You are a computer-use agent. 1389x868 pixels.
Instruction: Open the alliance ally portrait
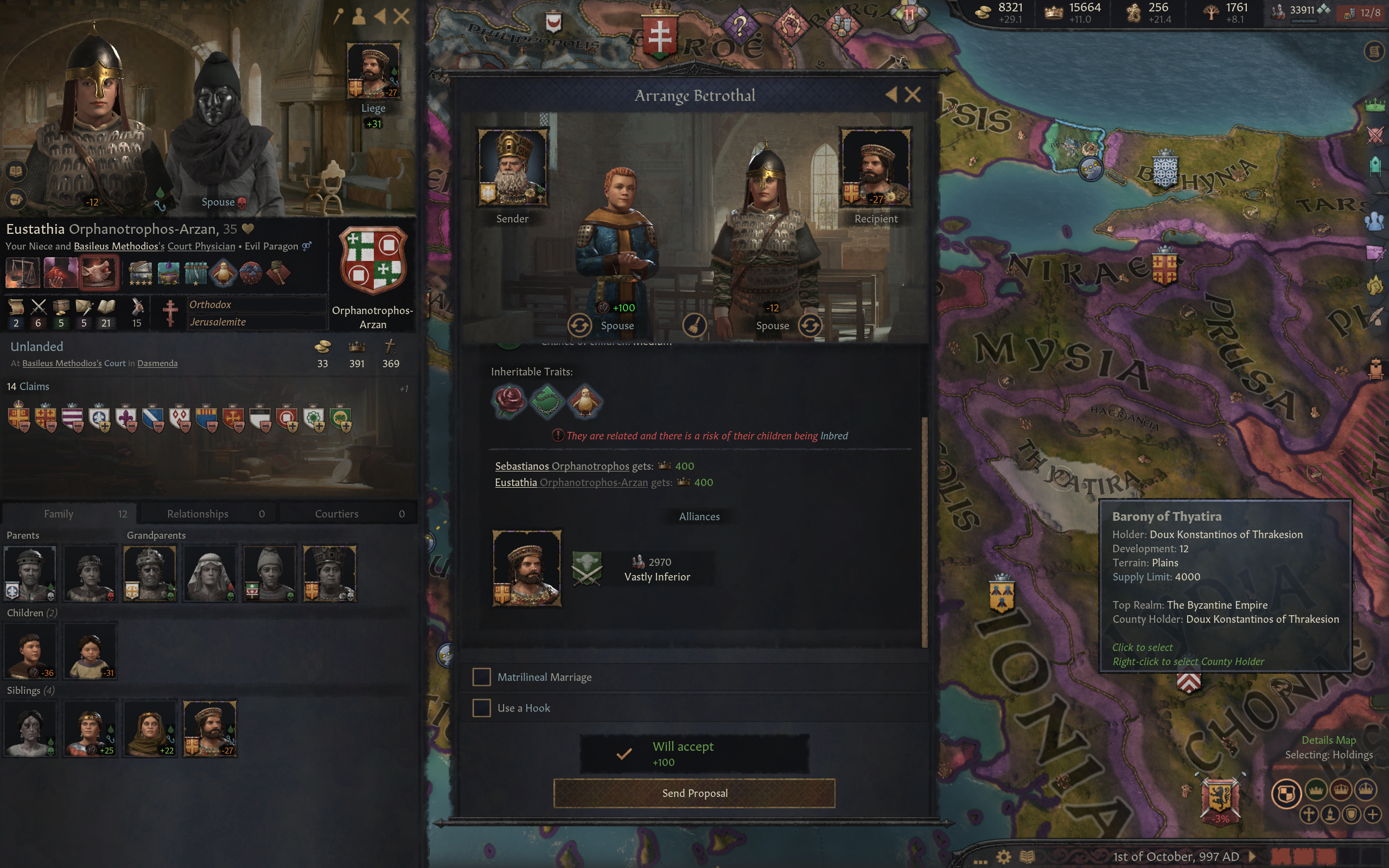click(526, 568)
